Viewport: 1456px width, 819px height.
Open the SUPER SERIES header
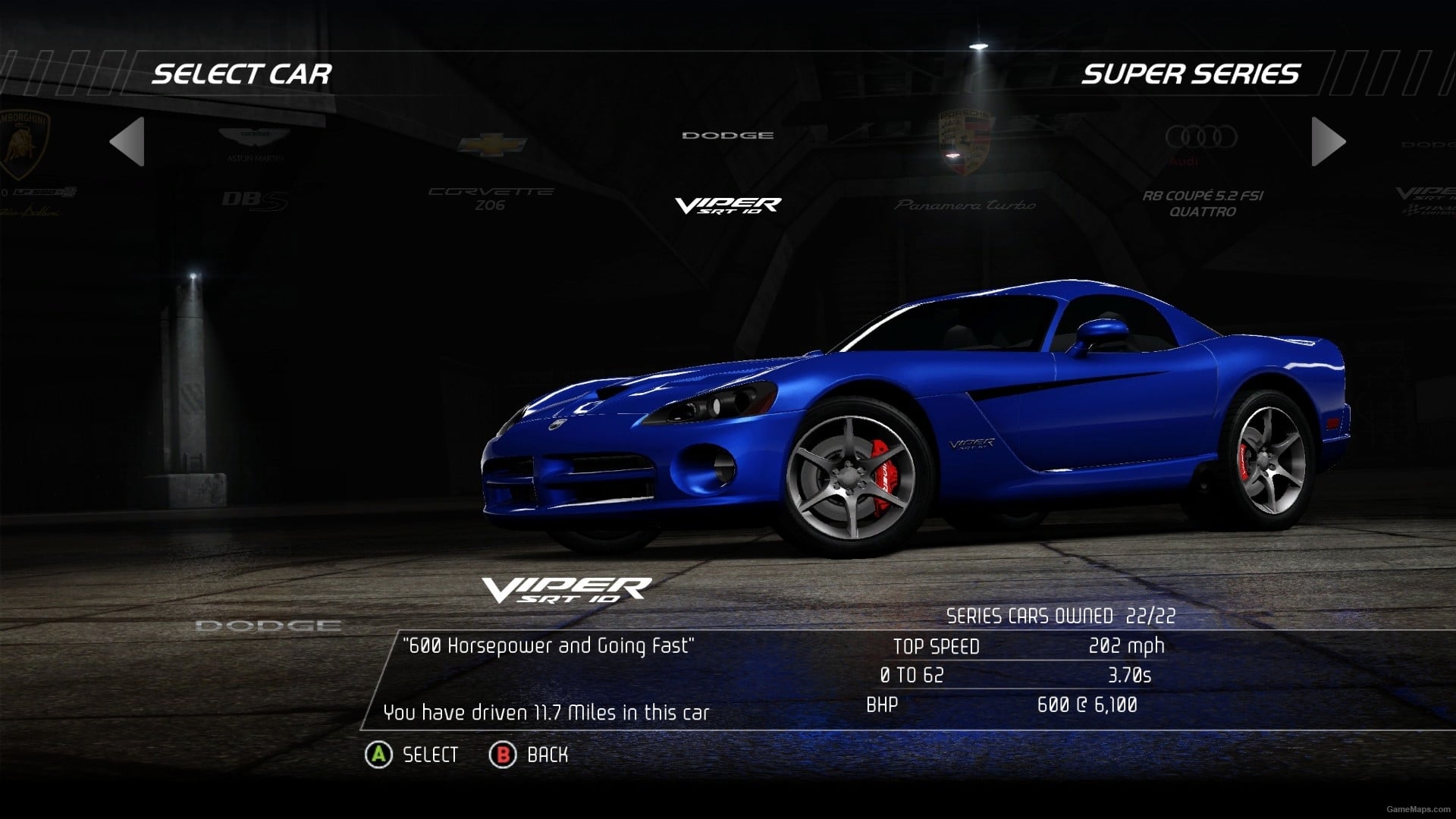tap(1191, 74)
